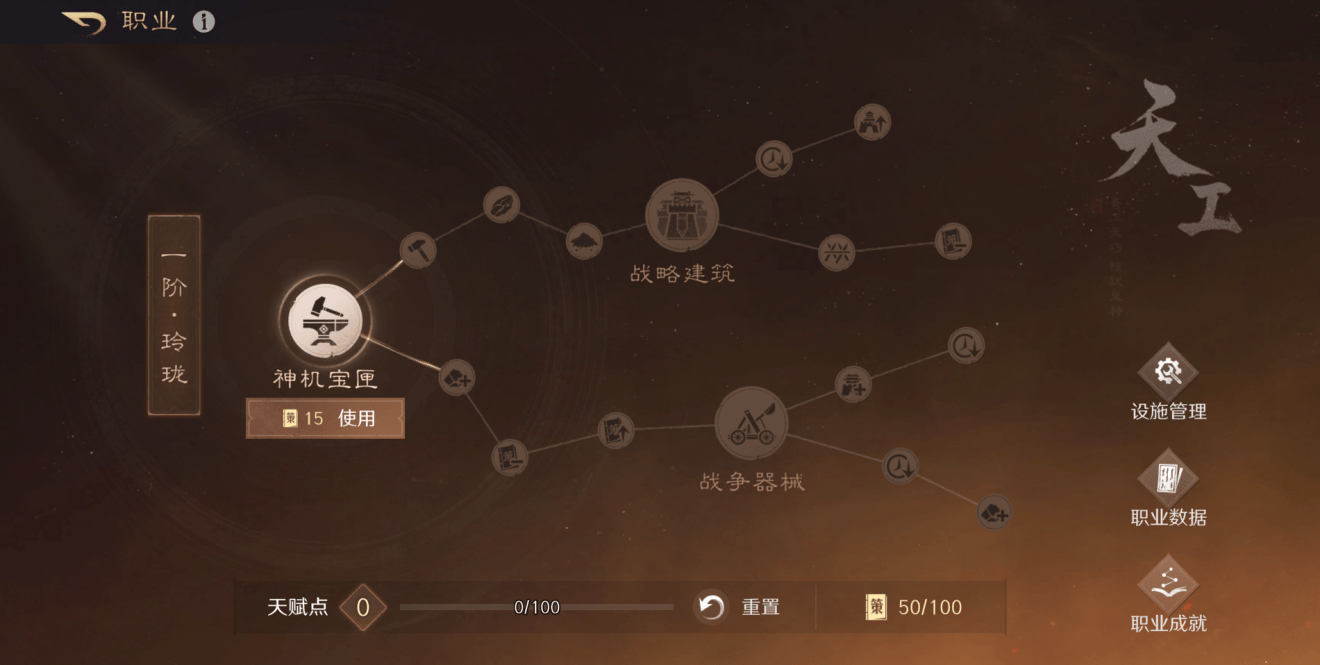Select the 一阶·玲珑 tier tab

pyautogui.click(x=174, y=314)
